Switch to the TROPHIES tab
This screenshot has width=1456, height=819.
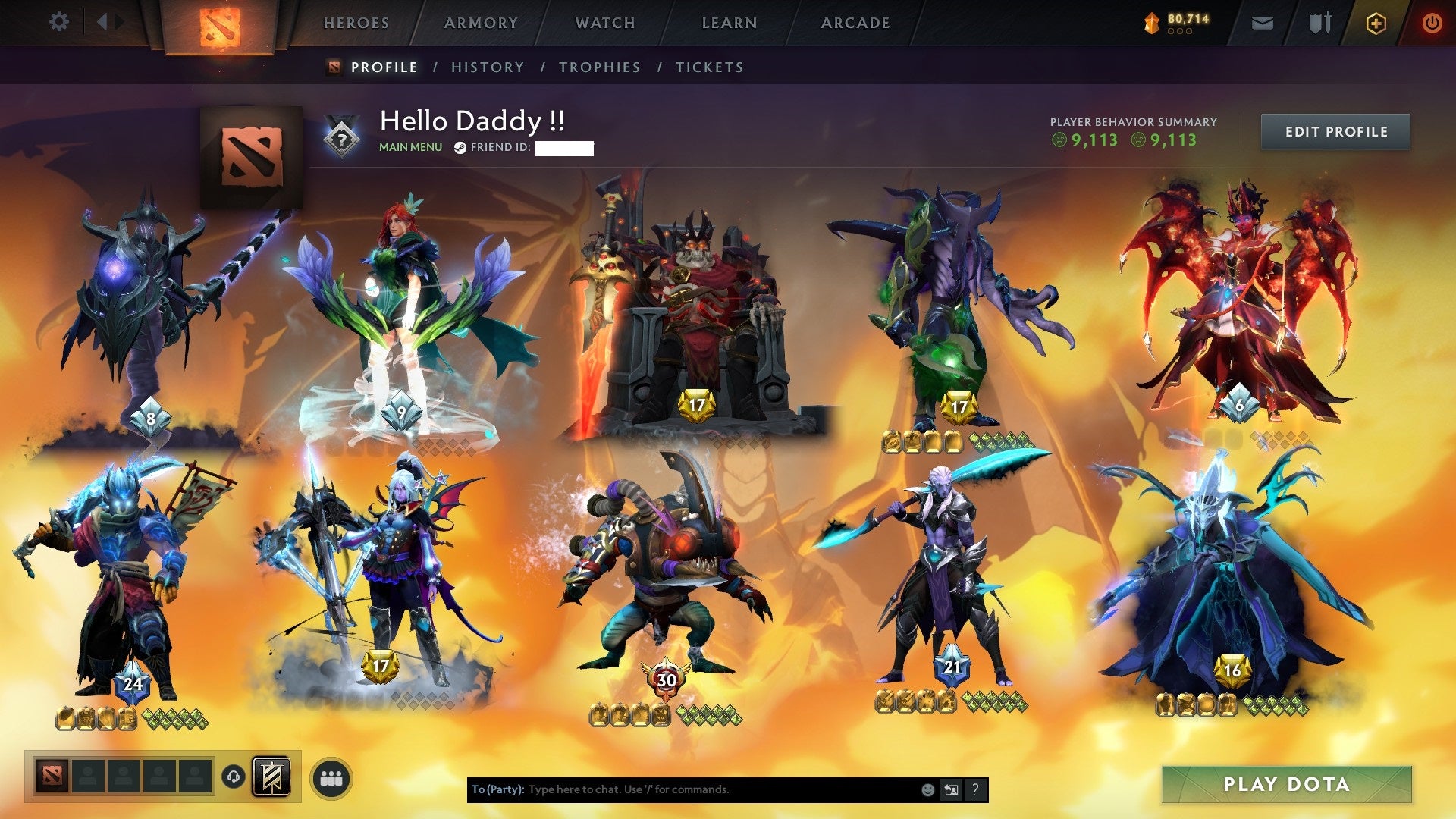600,67
